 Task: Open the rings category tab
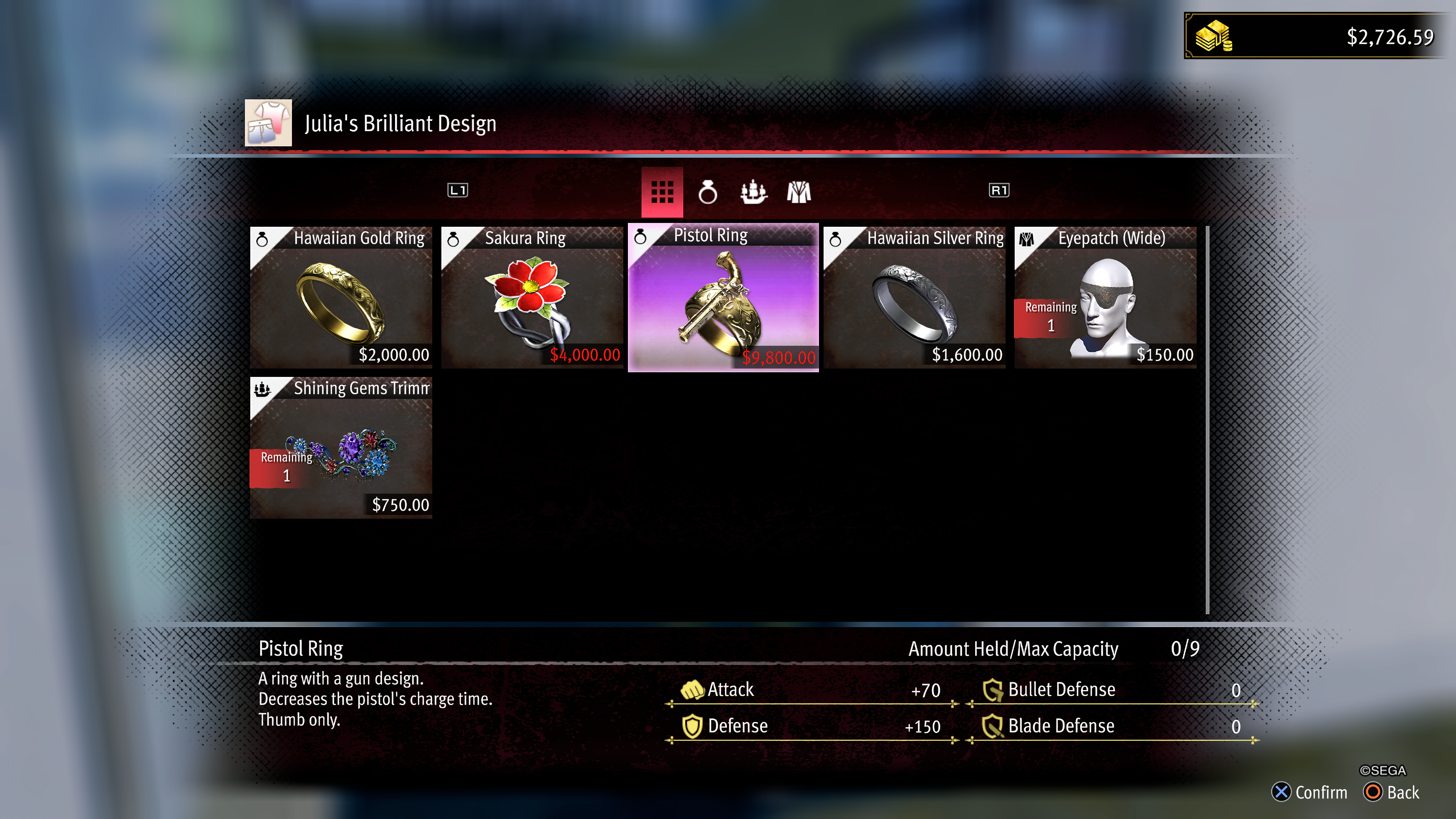(708, 192)
